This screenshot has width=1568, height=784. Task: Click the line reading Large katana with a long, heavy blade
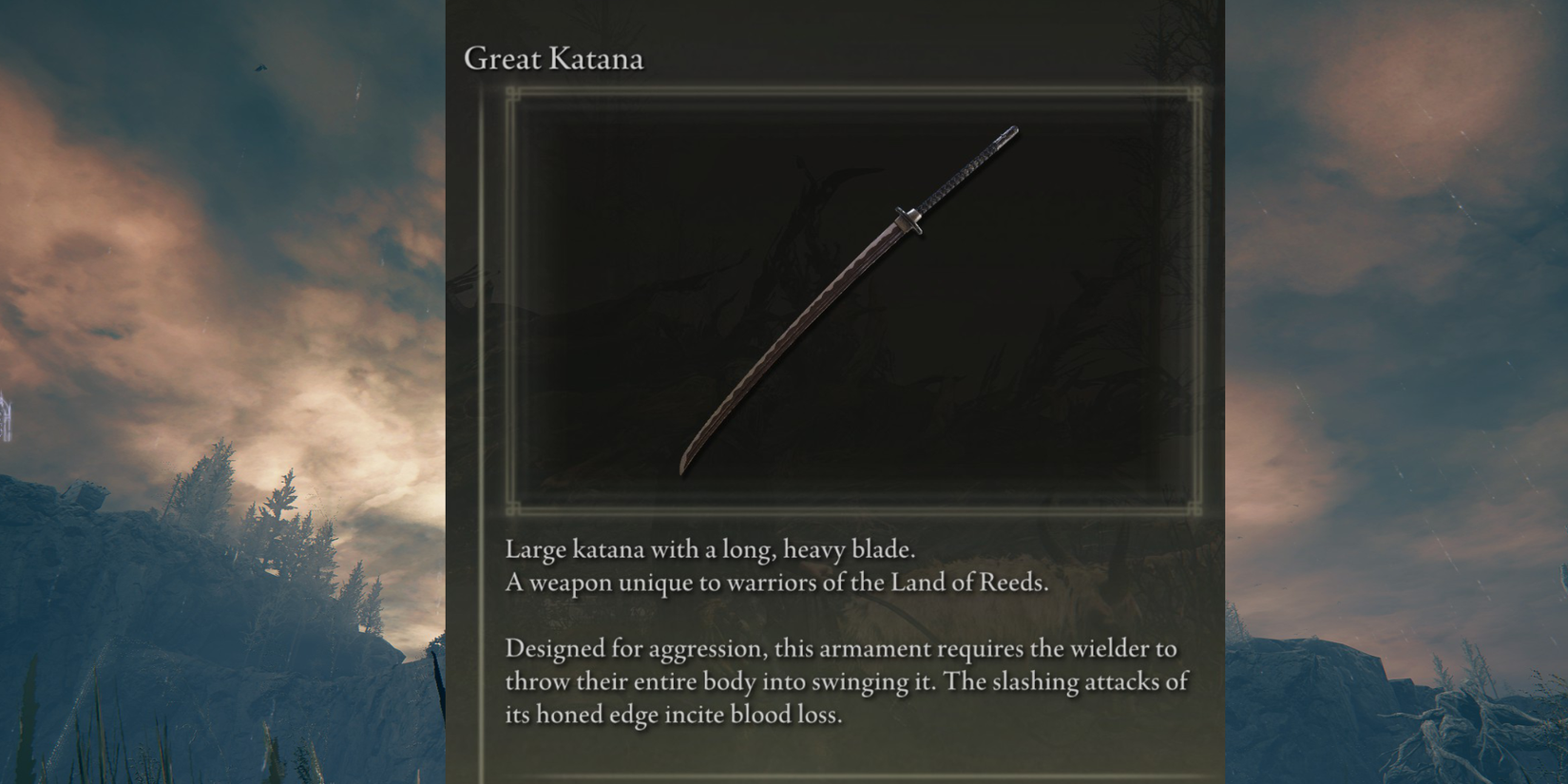coord(711,549)
